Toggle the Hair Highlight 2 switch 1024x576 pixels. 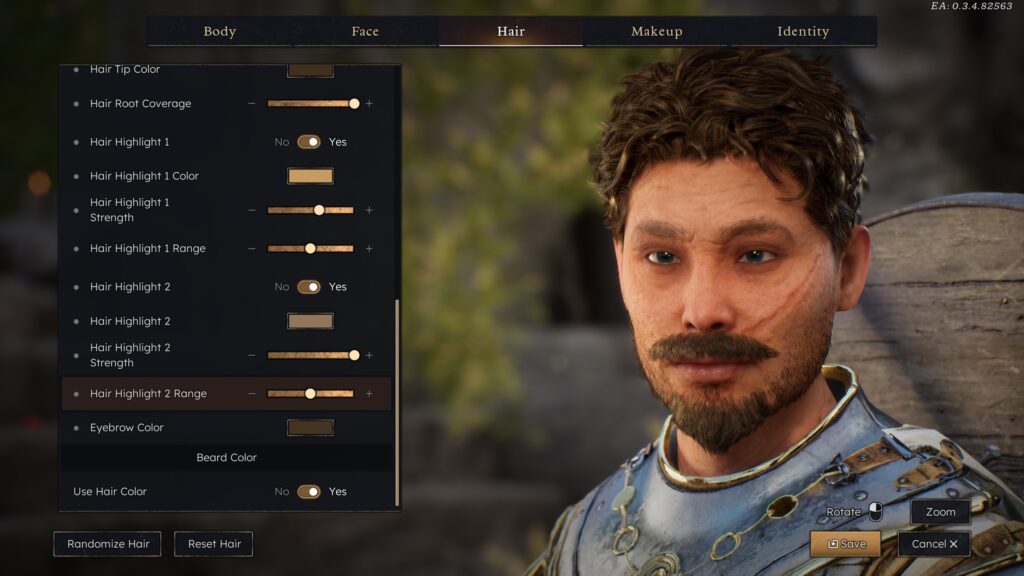click(x=309, y=287)
